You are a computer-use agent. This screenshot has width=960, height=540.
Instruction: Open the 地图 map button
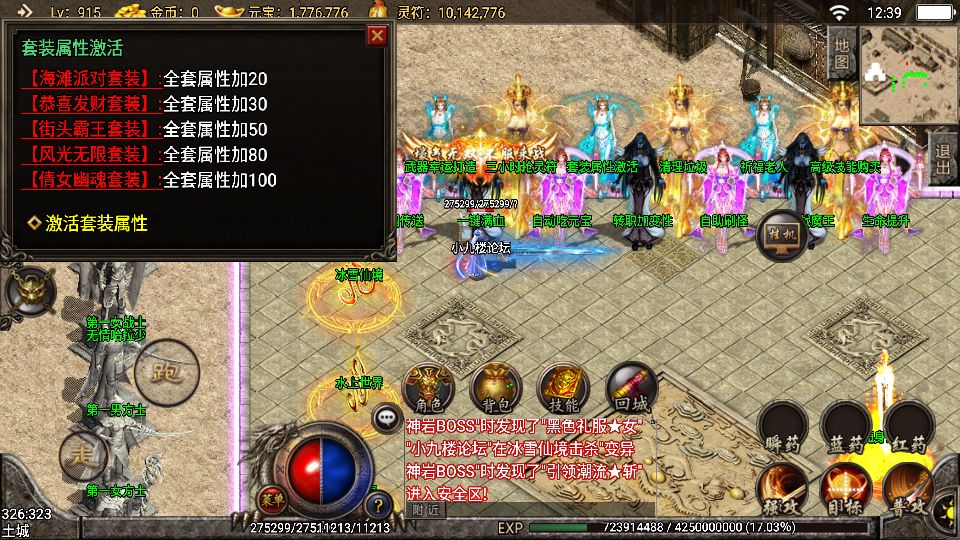[842, 52]
